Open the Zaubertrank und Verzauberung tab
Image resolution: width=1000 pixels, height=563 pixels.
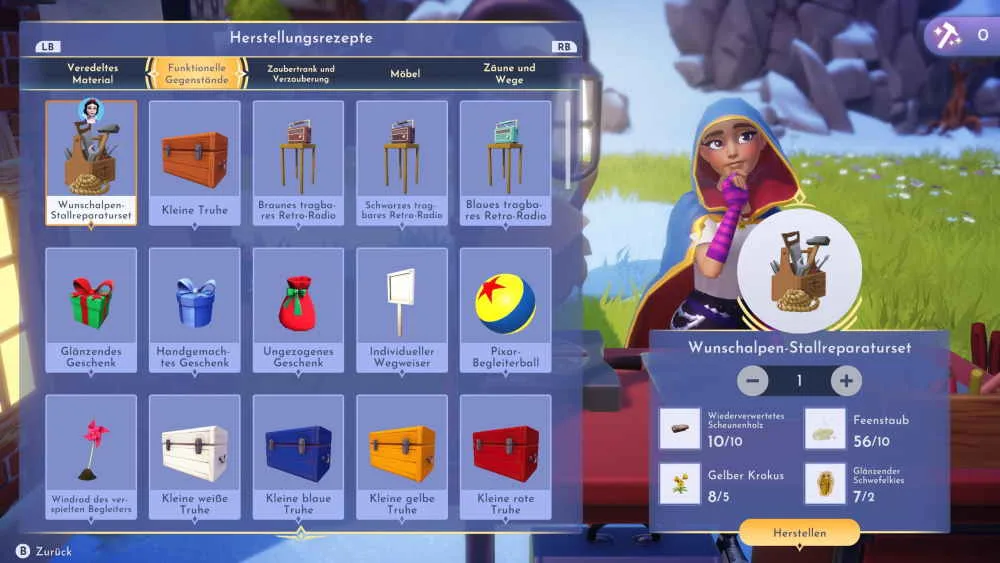301,73
